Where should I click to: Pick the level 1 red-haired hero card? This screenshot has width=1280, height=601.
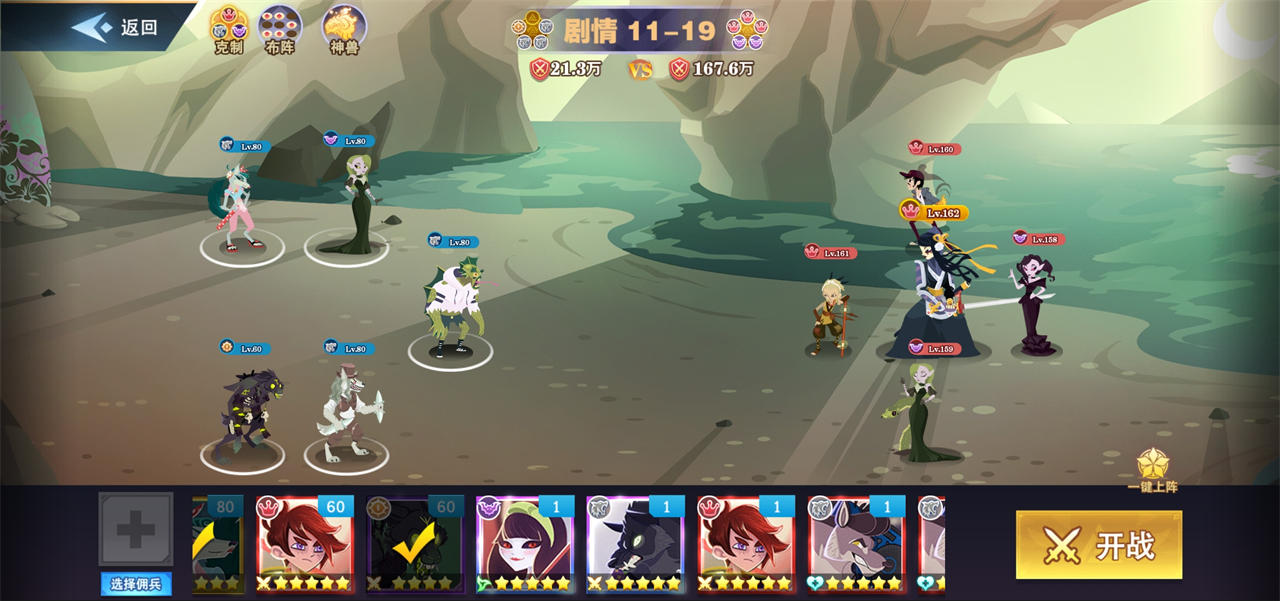[744, 542]
